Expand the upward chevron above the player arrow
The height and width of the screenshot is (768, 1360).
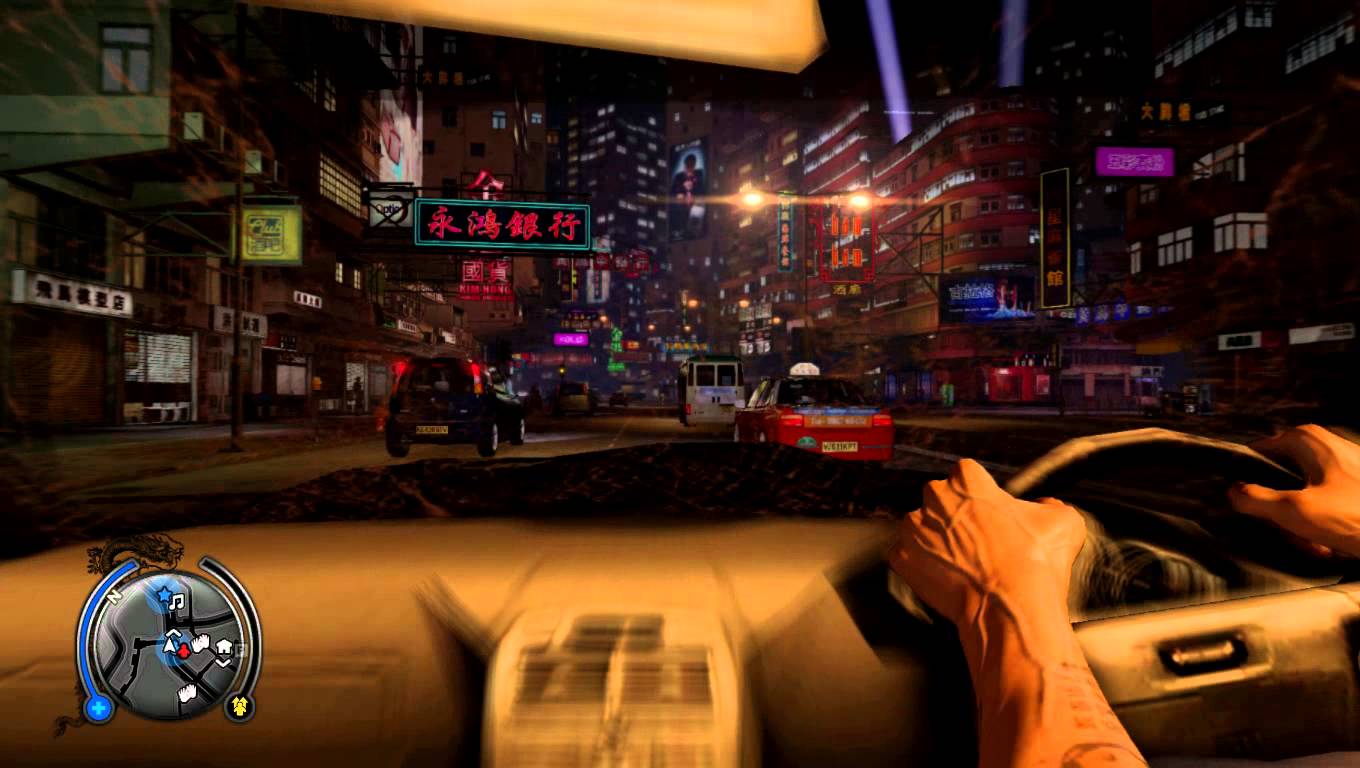click(x=172, y=633)
